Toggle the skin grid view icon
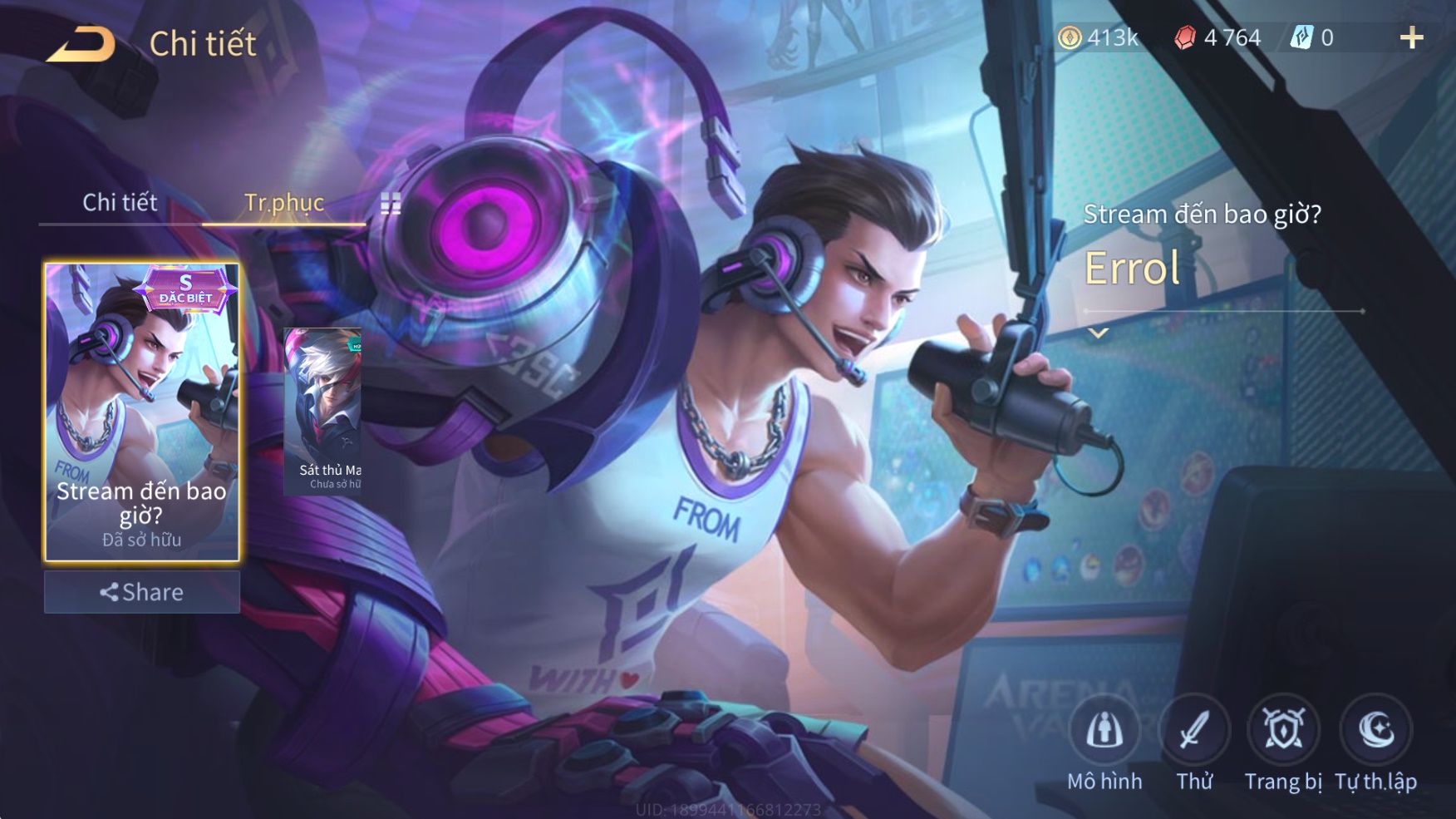Screen dimensions: 1456x819 point(391,204)
